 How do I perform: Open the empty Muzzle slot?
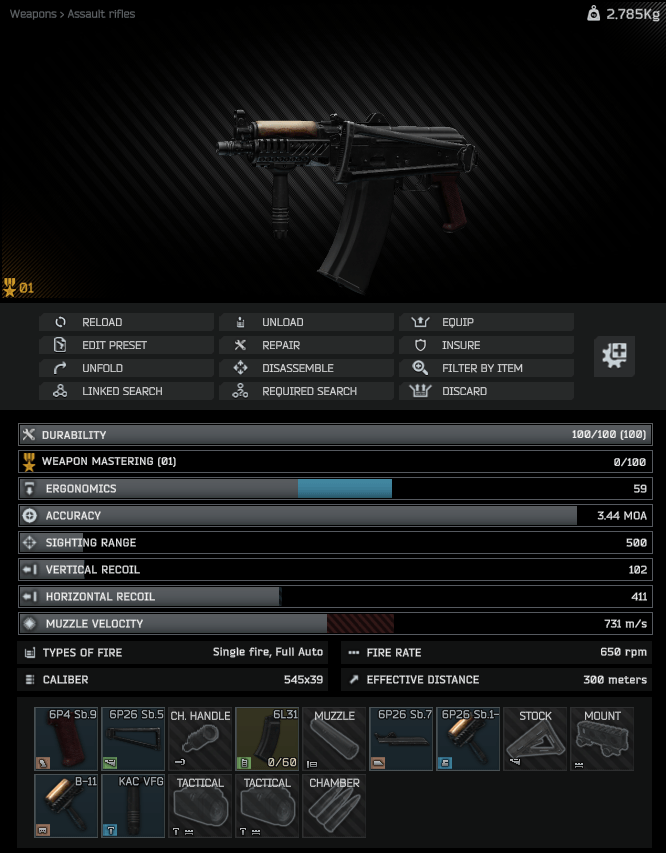[334, 739]
